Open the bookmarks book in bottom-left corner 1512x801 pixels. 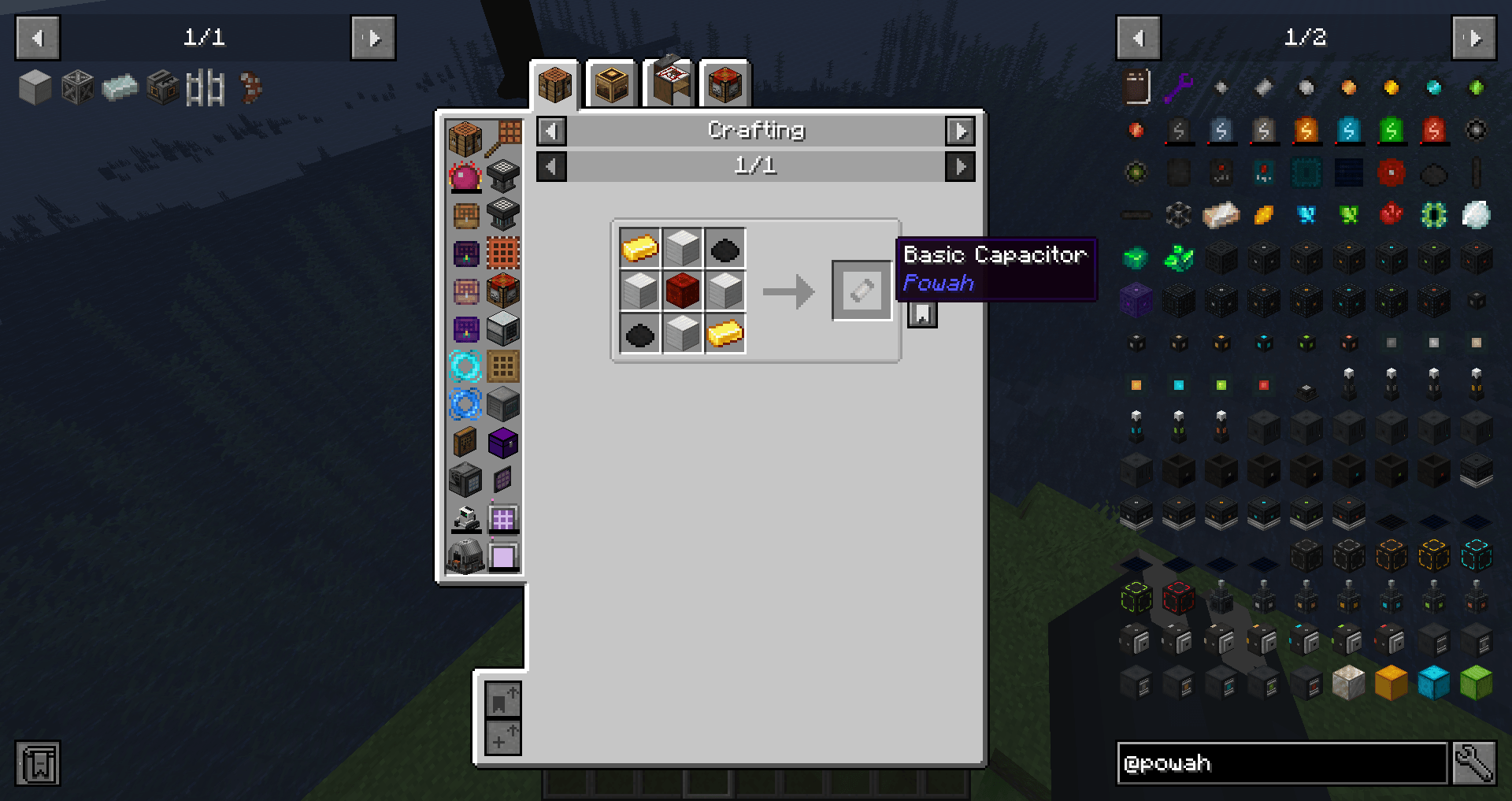tap(37, 762)
